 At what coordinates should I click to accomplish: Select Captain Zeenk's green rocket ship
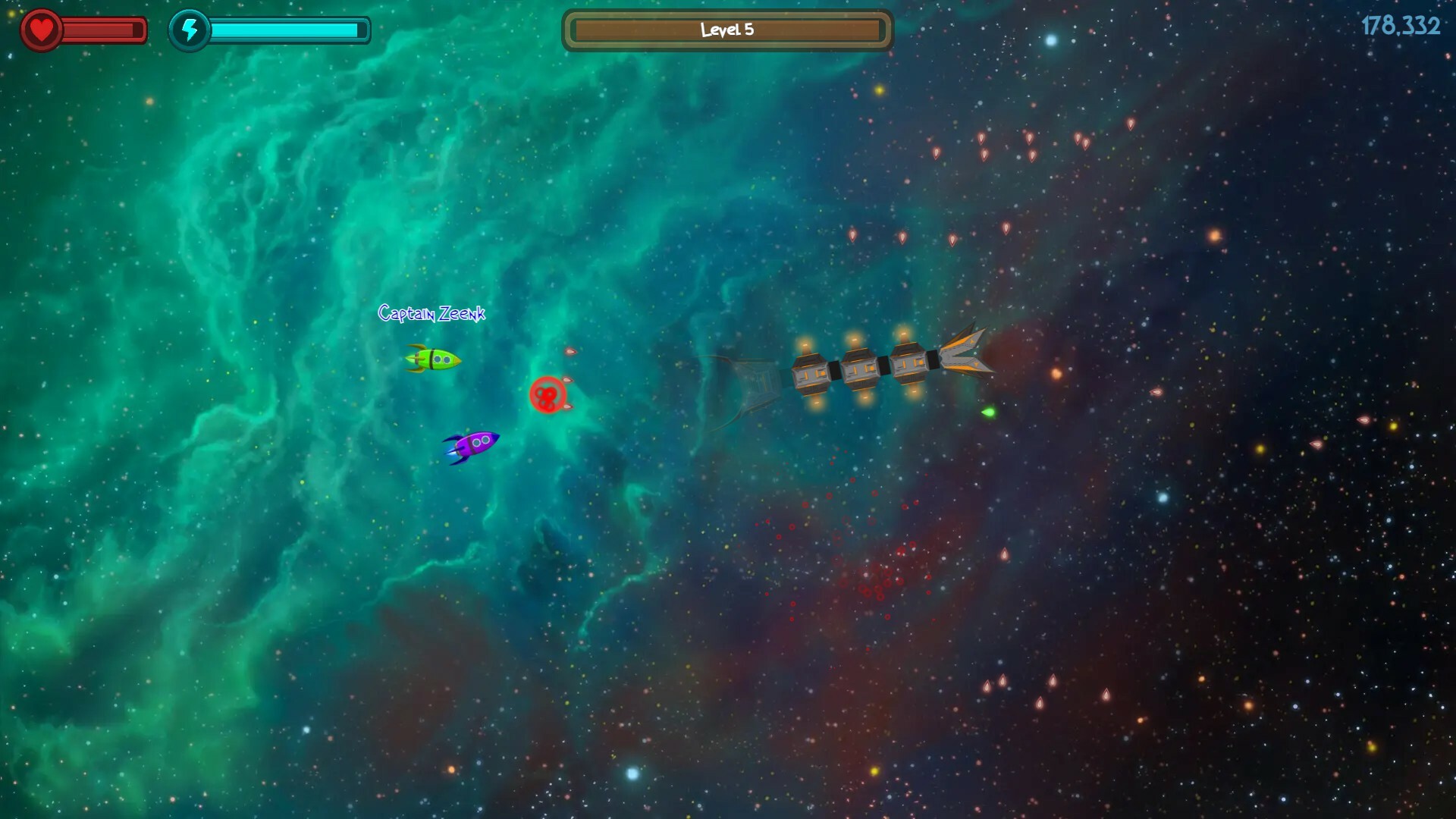click(x=435, y=359)
